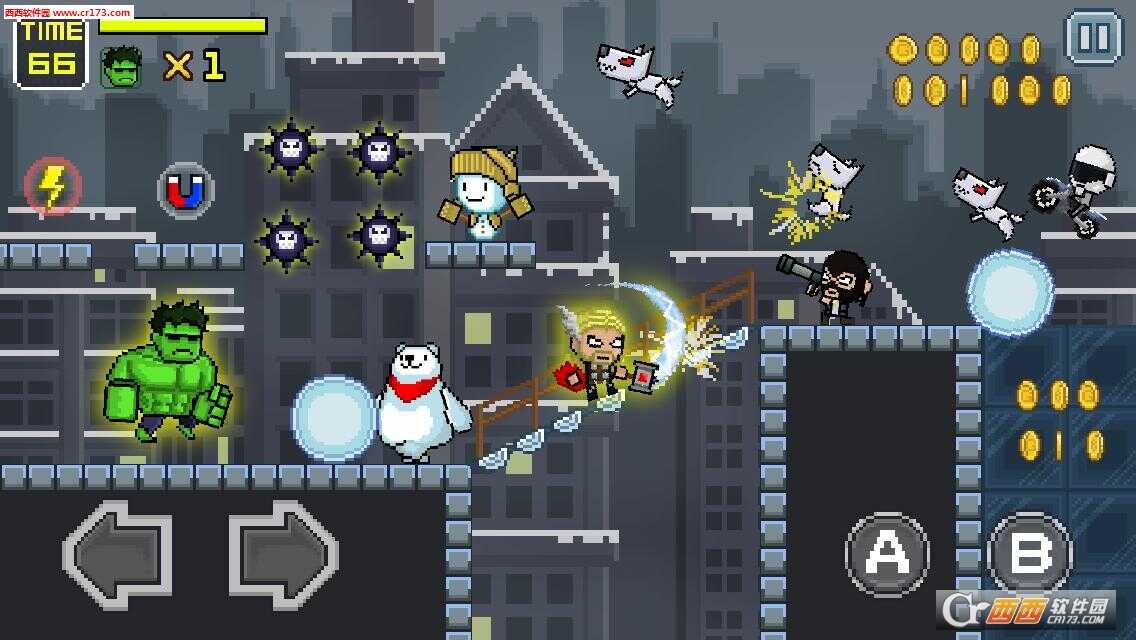This screenshot has width=1136, height=640.
Task: Hit the A action button
Action: 887,553
